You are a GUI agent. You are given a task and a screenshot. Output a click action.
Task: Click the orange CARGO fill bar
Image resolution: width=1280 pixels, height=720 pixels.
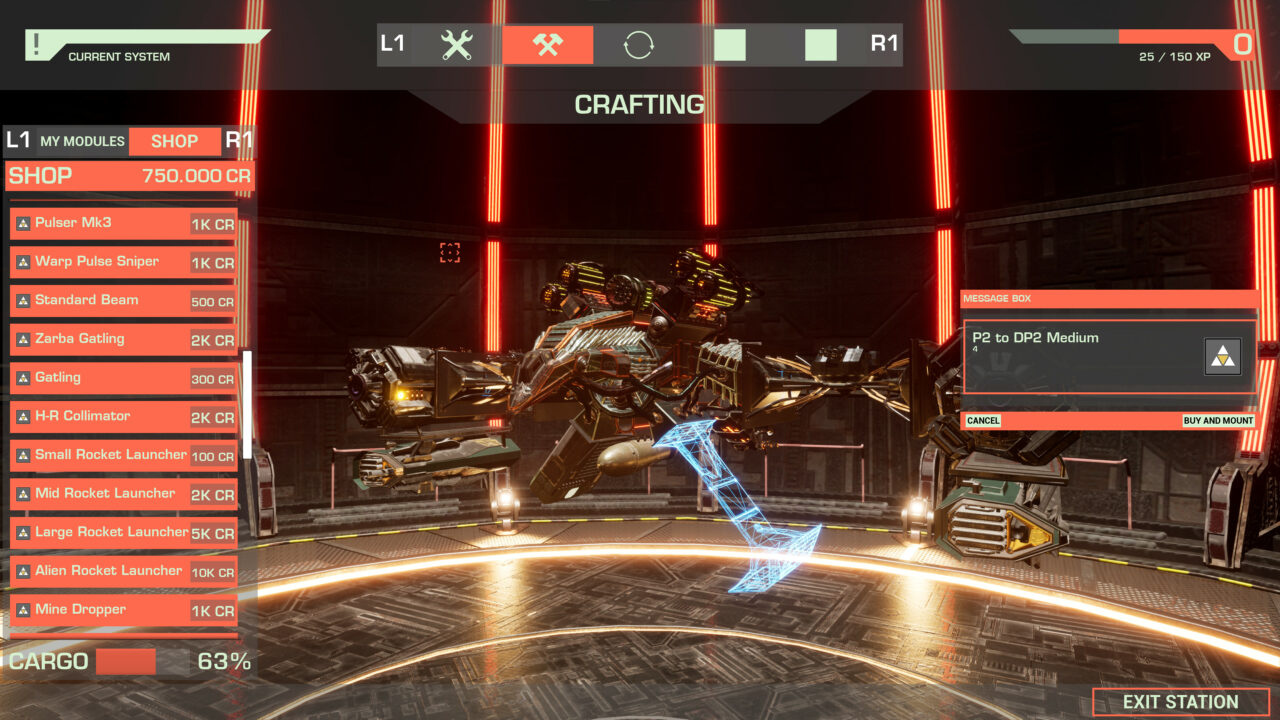[x=126, y=660]
